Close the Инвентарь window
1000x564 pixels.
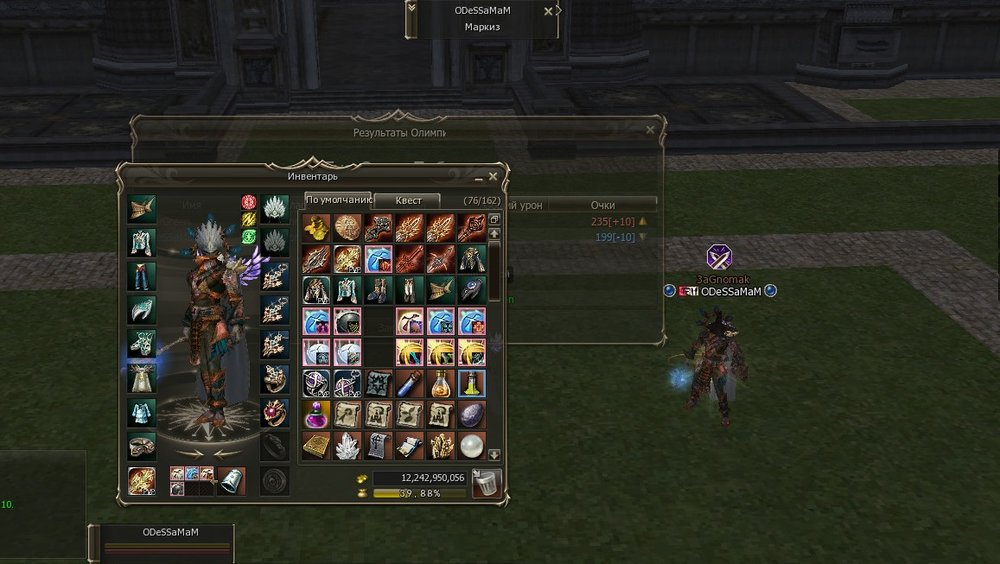point(492,177)
